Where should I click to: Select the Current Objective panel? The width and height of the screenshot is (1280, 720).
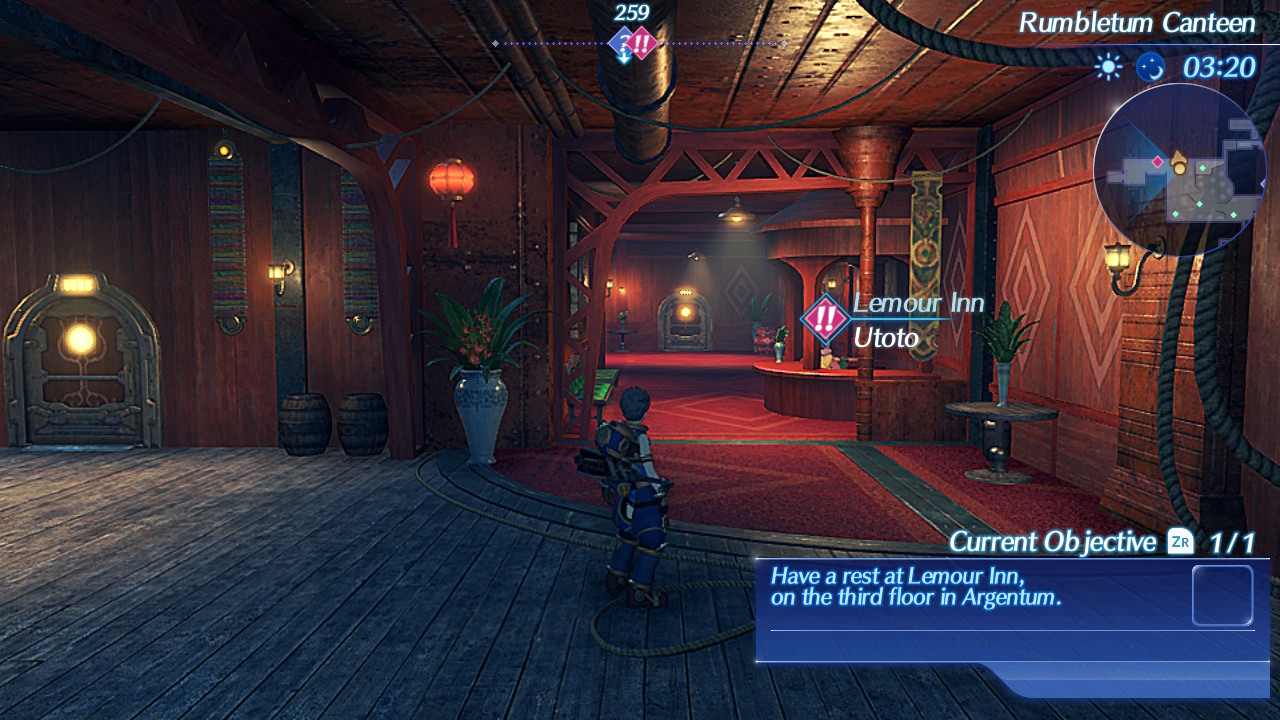tap(1010, 598)
